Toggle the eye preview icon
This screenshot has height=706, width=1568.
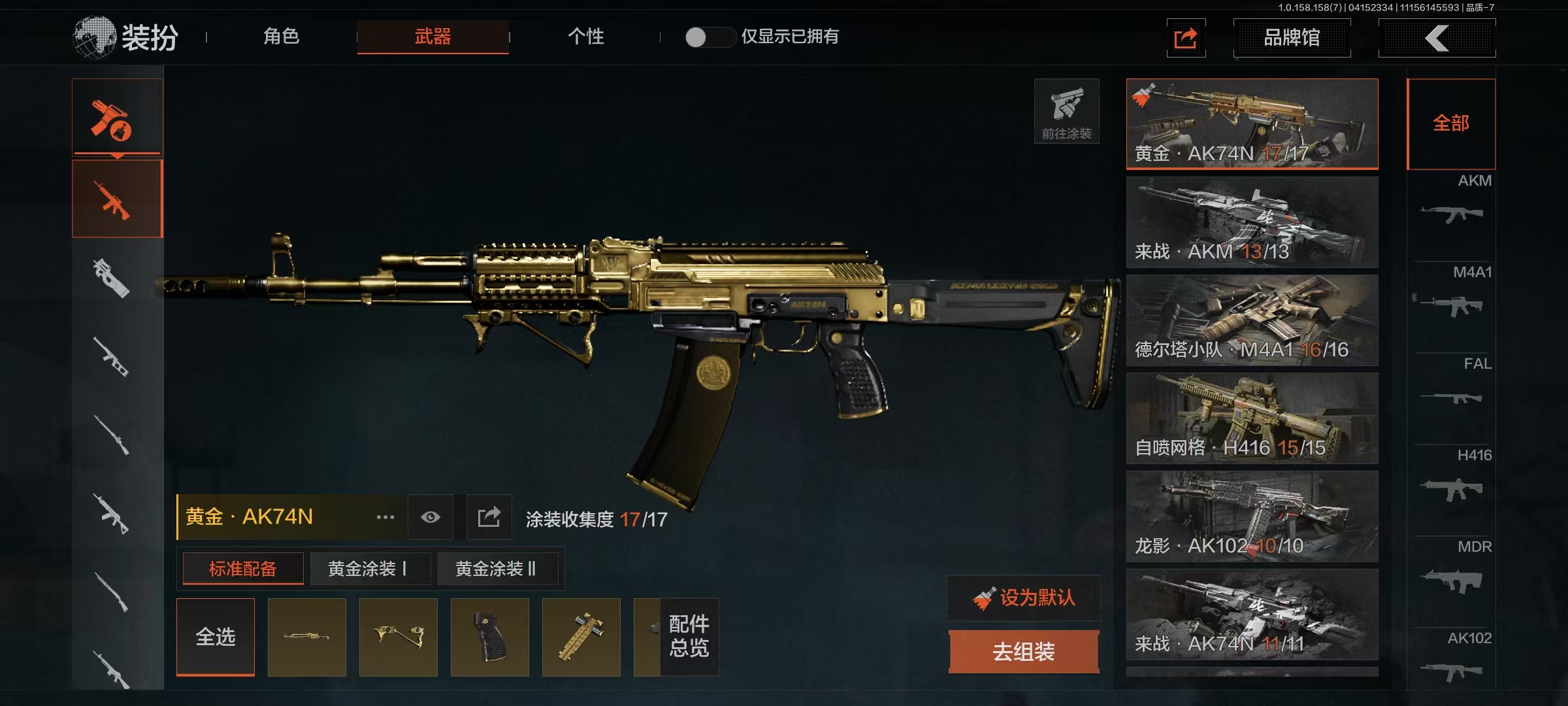[x=431, y=517]
